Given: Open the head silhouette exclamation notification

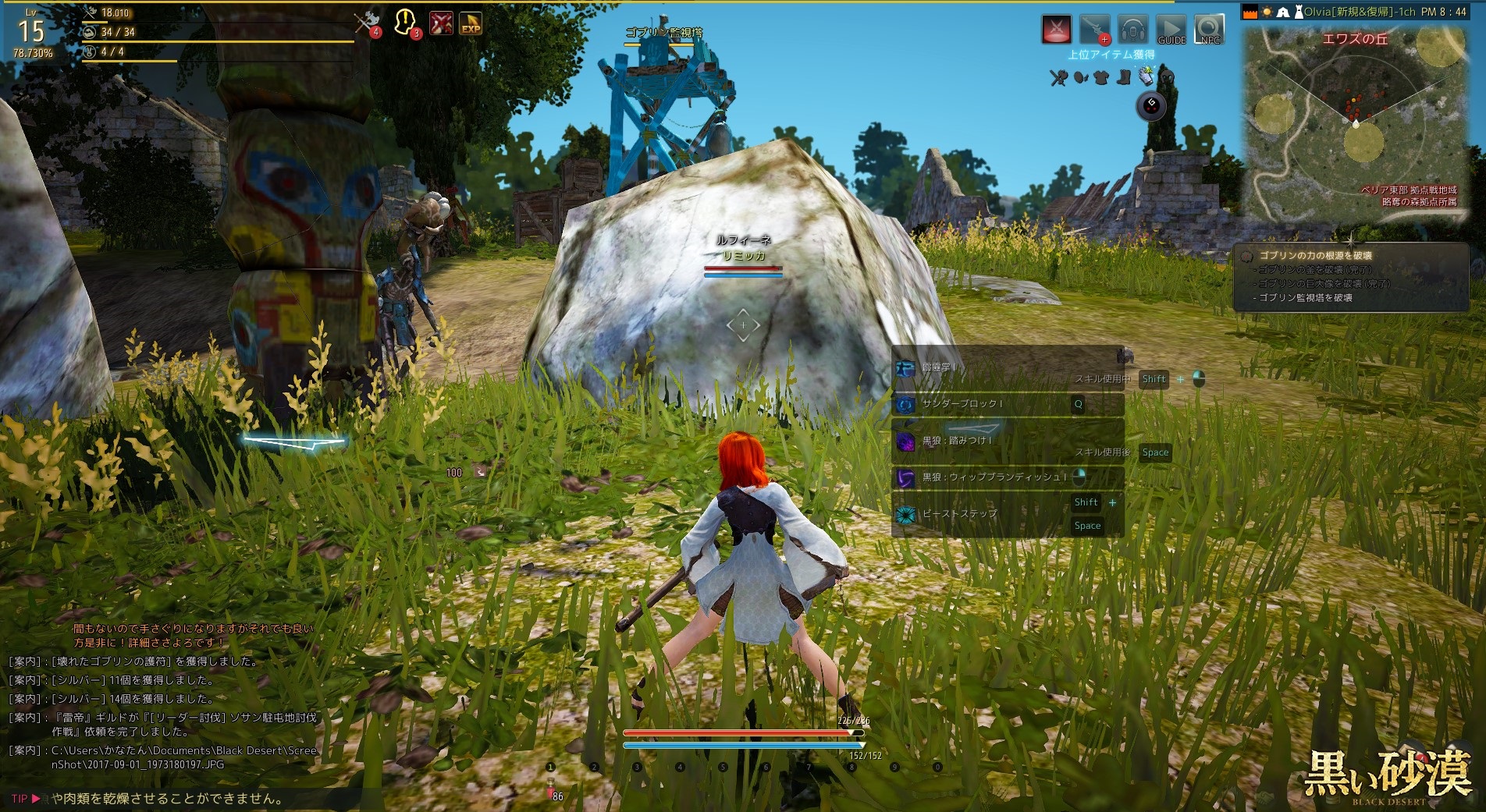Looking at the screenshot, I should 406,23.
